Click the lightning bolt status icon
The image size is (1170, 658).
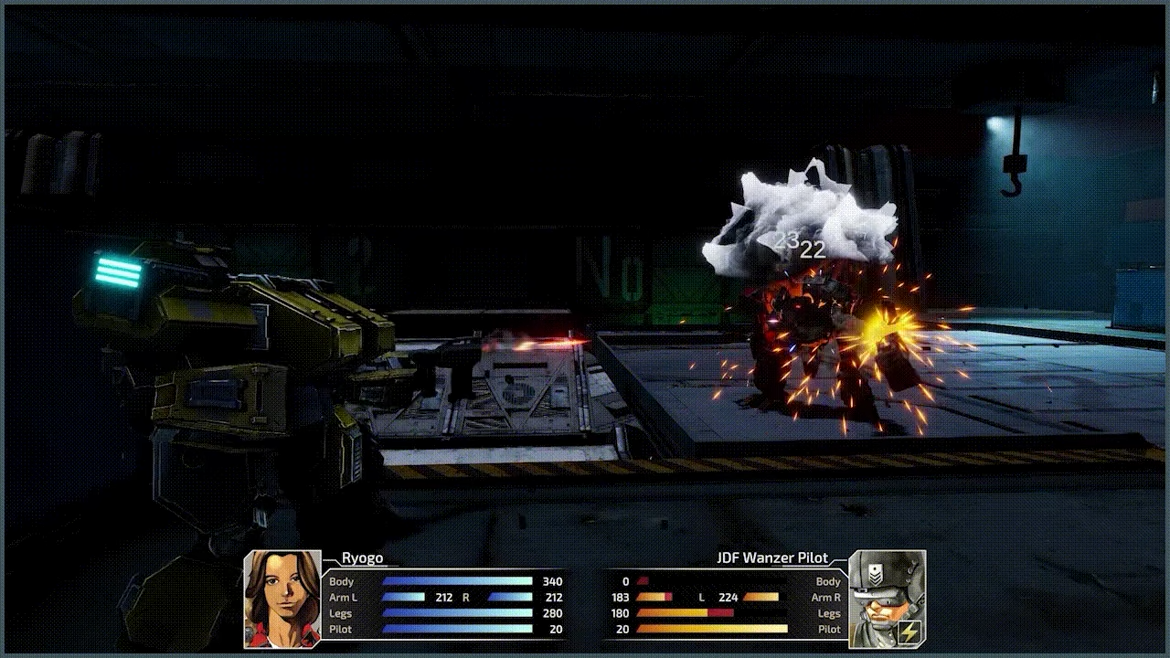click(909, 632)
